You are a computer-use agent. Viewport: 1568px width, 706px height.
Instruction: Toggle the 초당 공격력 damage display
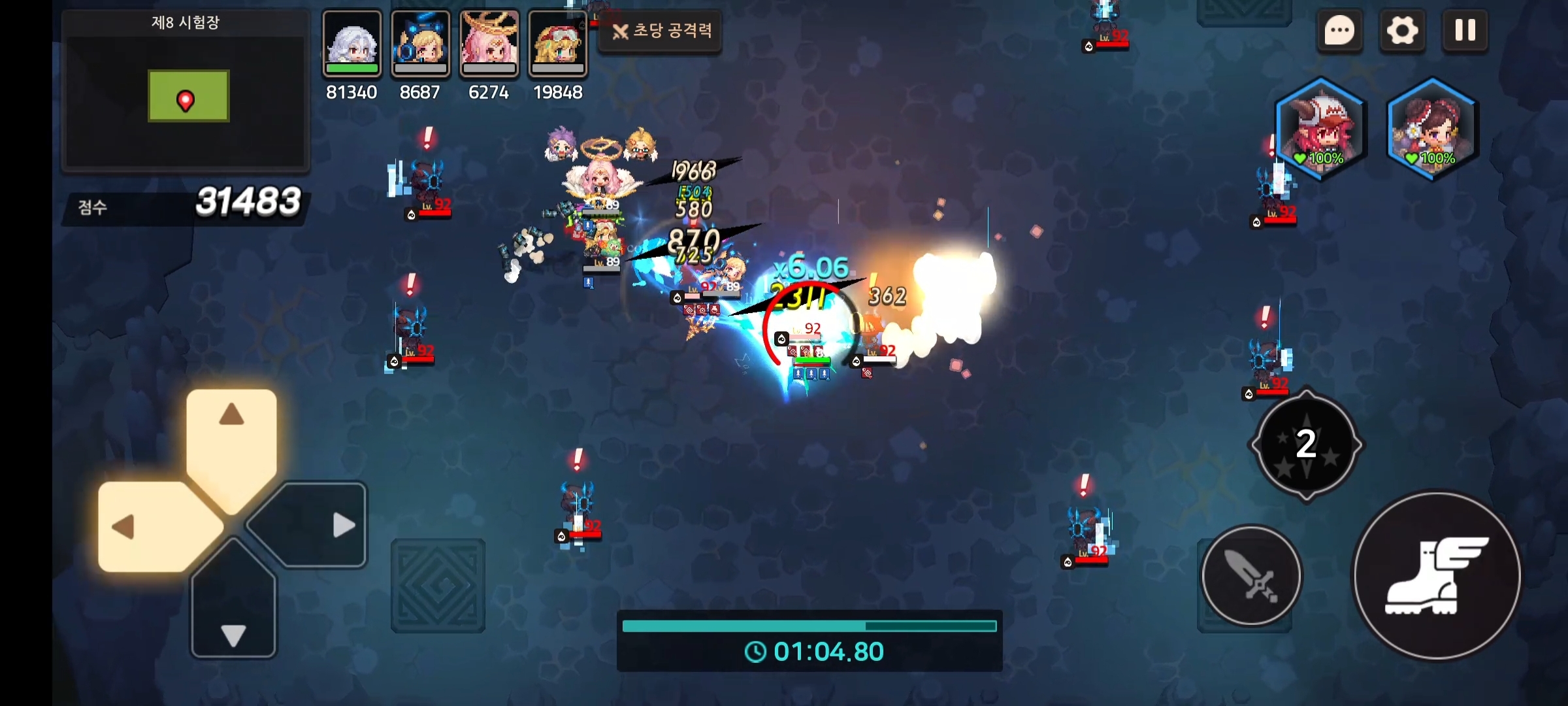click(x=661, y=31)
